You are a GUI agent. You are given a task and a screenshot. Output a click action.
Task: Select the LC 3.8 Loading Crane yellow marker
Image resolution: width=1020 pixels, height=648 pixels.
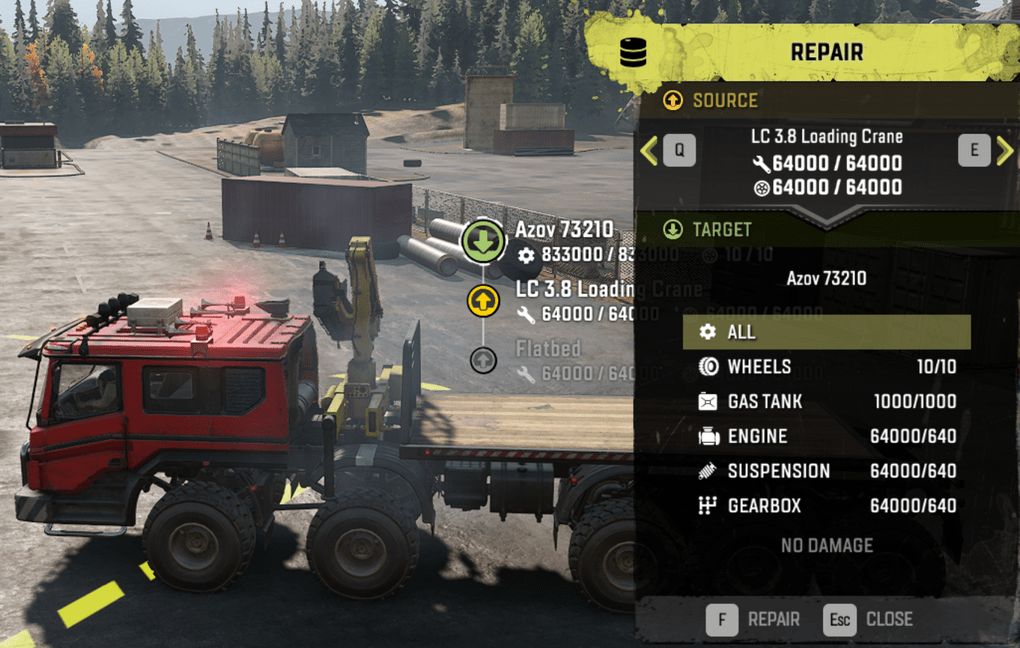coord(483,299)
